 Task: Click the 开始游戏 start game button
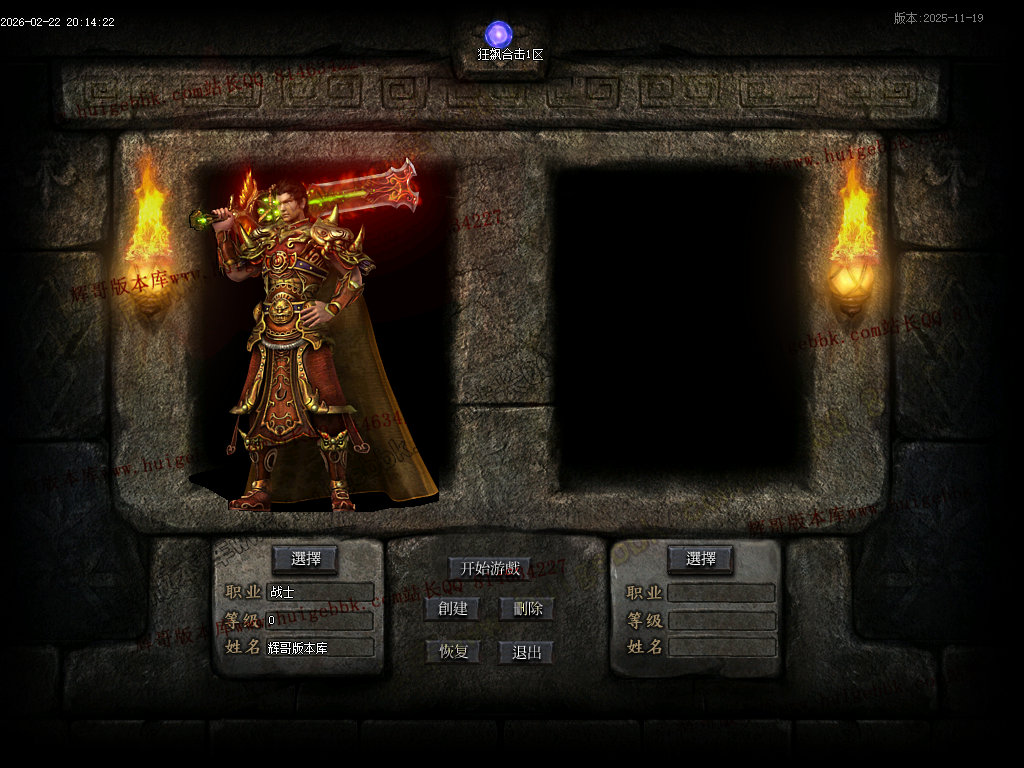[489, 568]
